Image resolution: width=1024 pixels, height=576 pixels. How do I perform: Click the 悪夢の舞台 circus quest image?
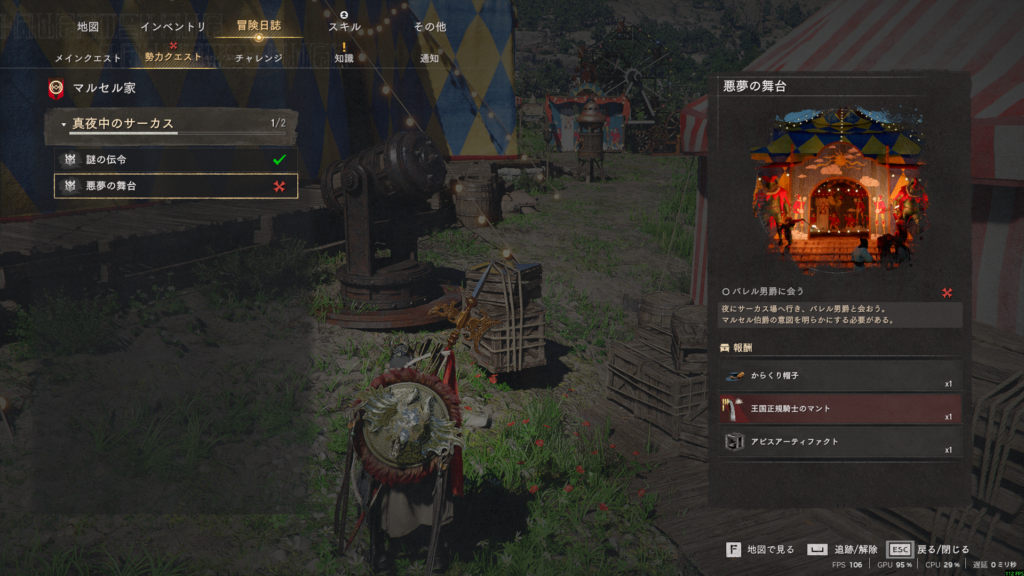(840, 190)
